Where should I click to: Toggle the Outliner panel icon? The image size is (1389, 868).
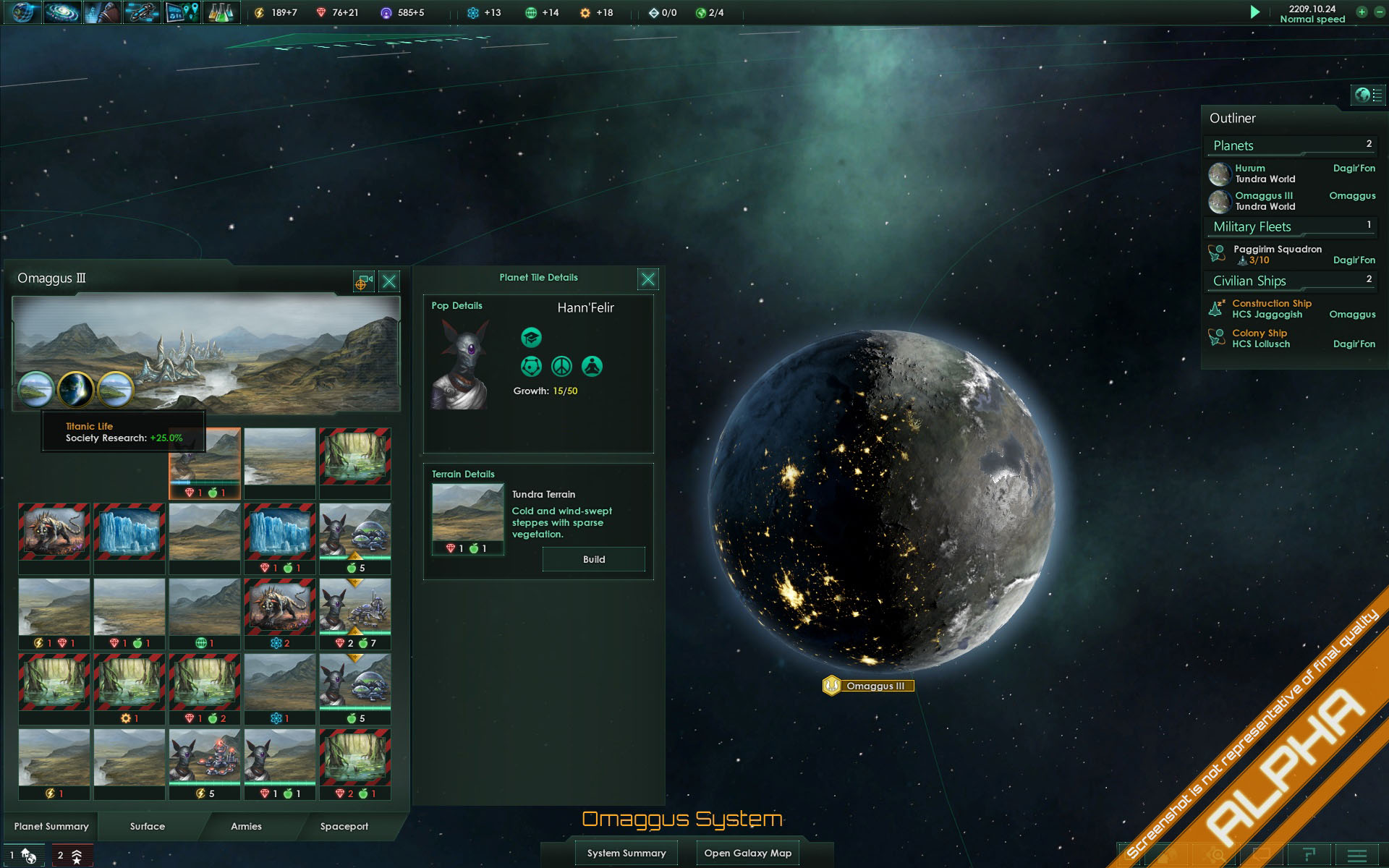[1367, 95]
